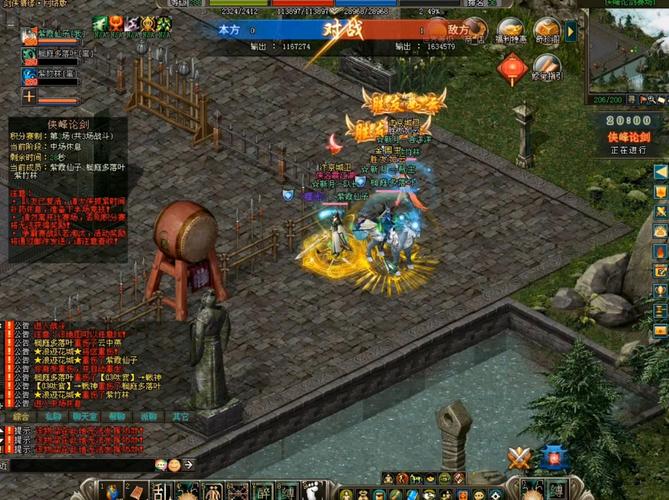Send the chat message with the arrow button
Viewport: 669px width, 500px height.
(x=187, y=465)
